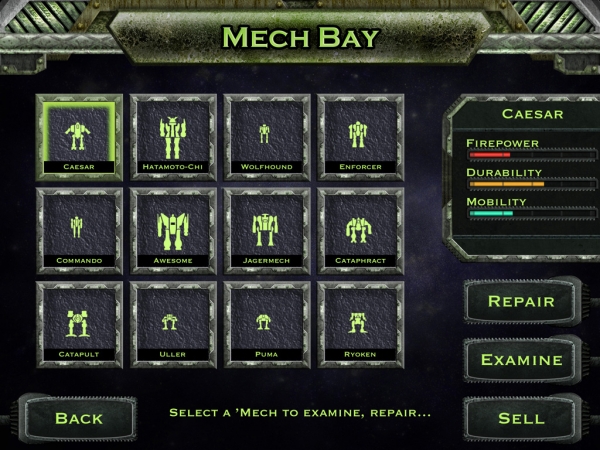The image size is (600, 450).
Task: Select the Caesar mech tile
Action: 79,137
